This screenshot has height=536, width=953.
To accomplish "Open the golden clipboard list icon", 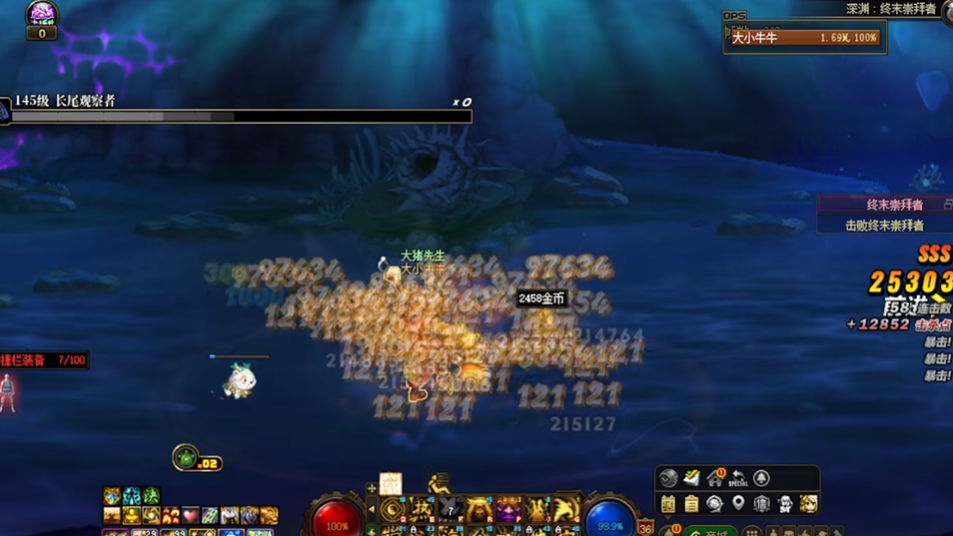I will click(x=691, y=503).
